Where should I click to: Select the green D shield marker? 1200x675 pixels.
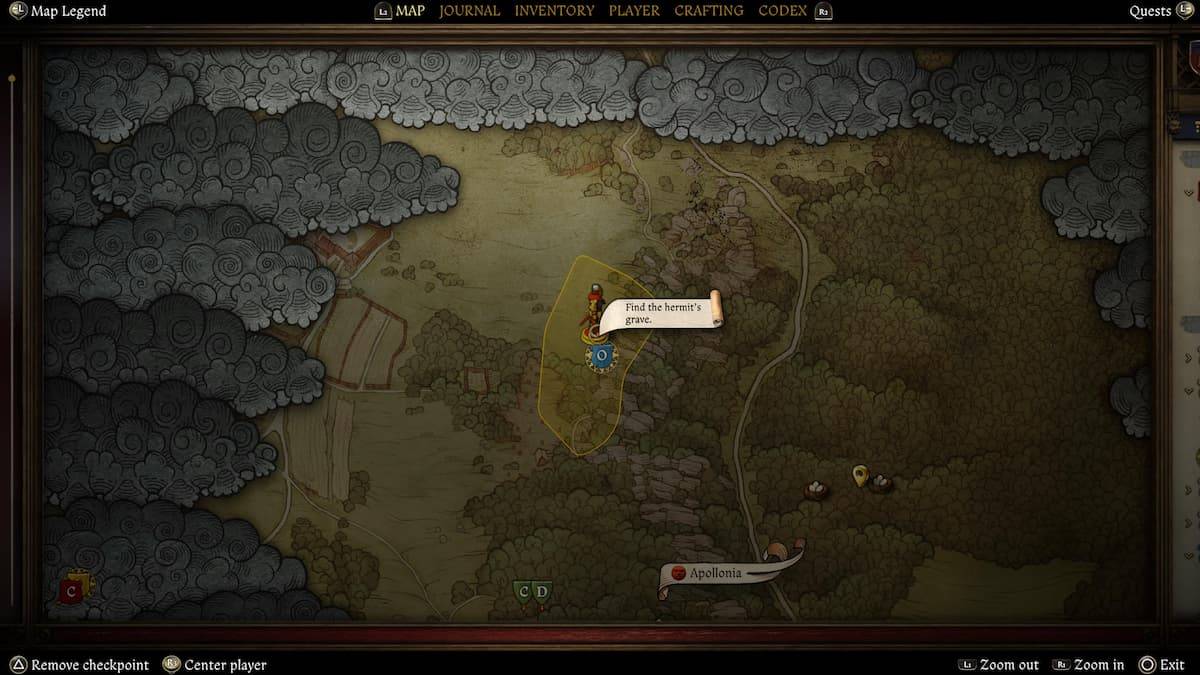click(x=542, y=592)
